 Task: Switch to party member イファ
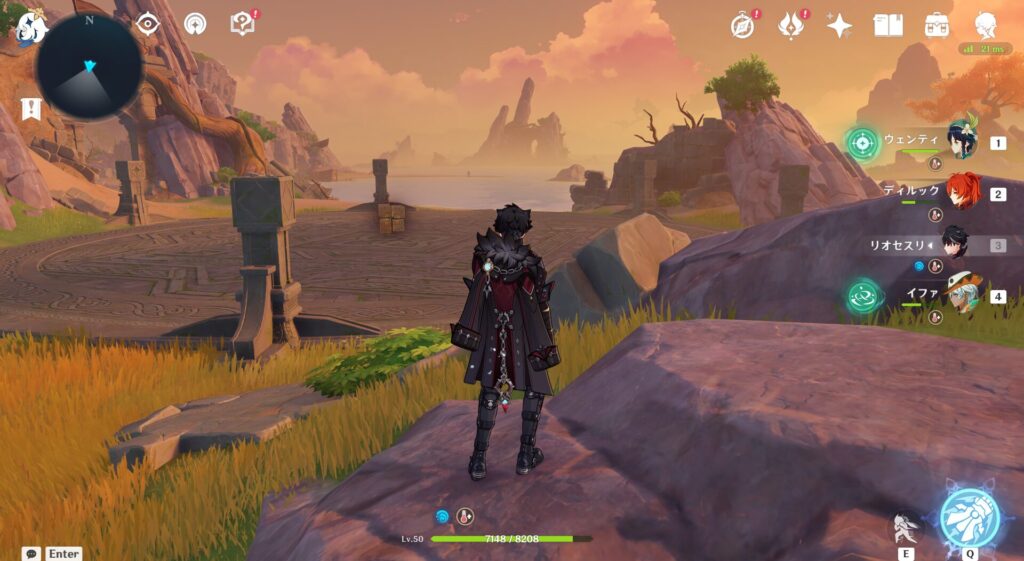click(962, 296)
